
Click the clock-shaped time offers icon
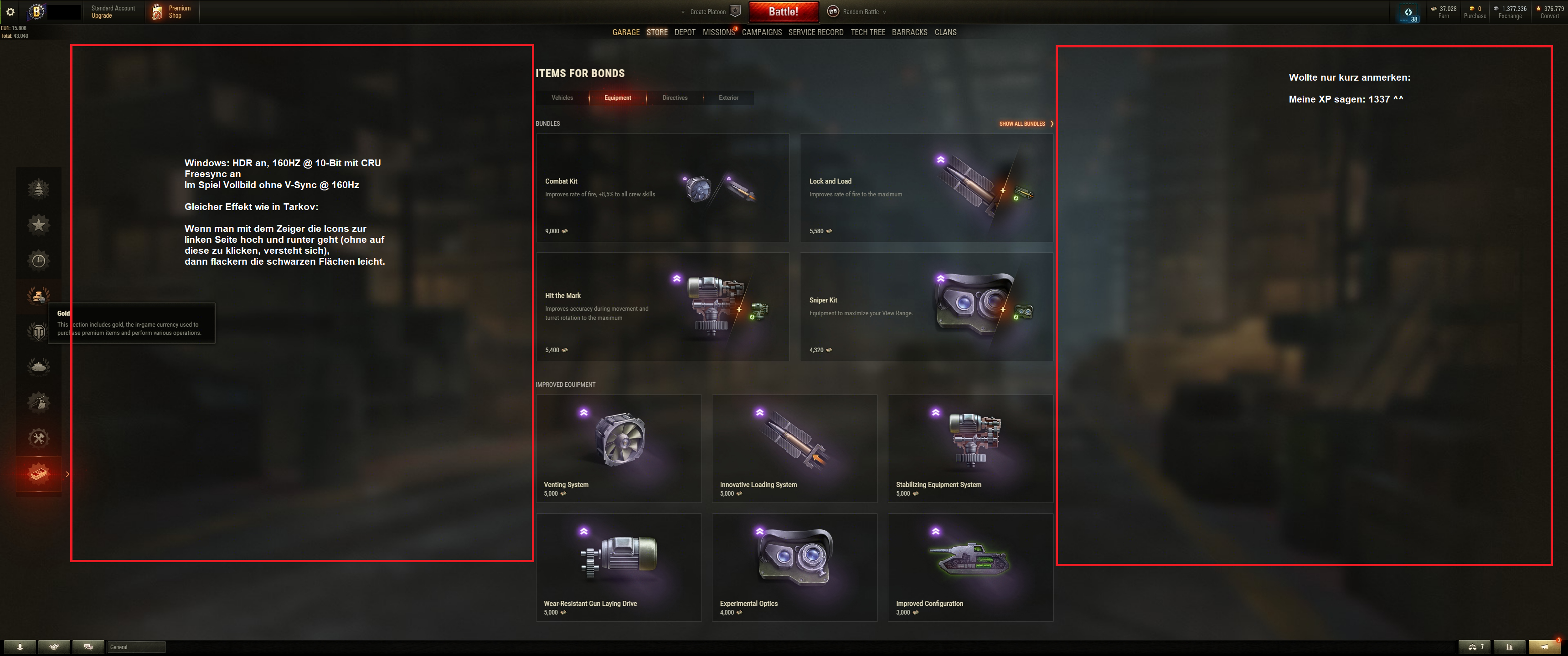coord(38,261)
